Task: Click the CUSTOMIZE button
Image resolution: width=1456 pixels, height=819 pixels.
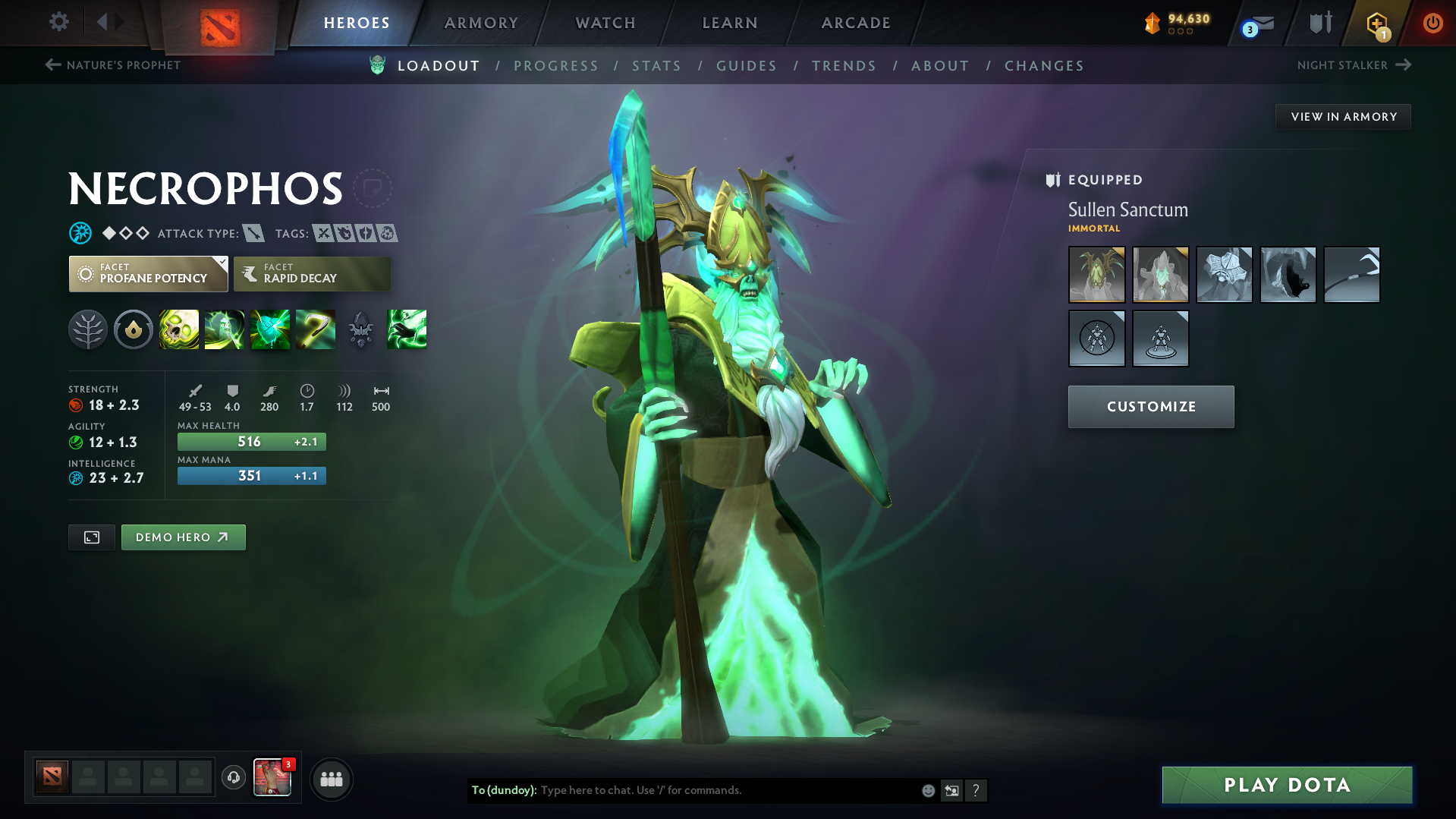Action: tap(1150, 406)
